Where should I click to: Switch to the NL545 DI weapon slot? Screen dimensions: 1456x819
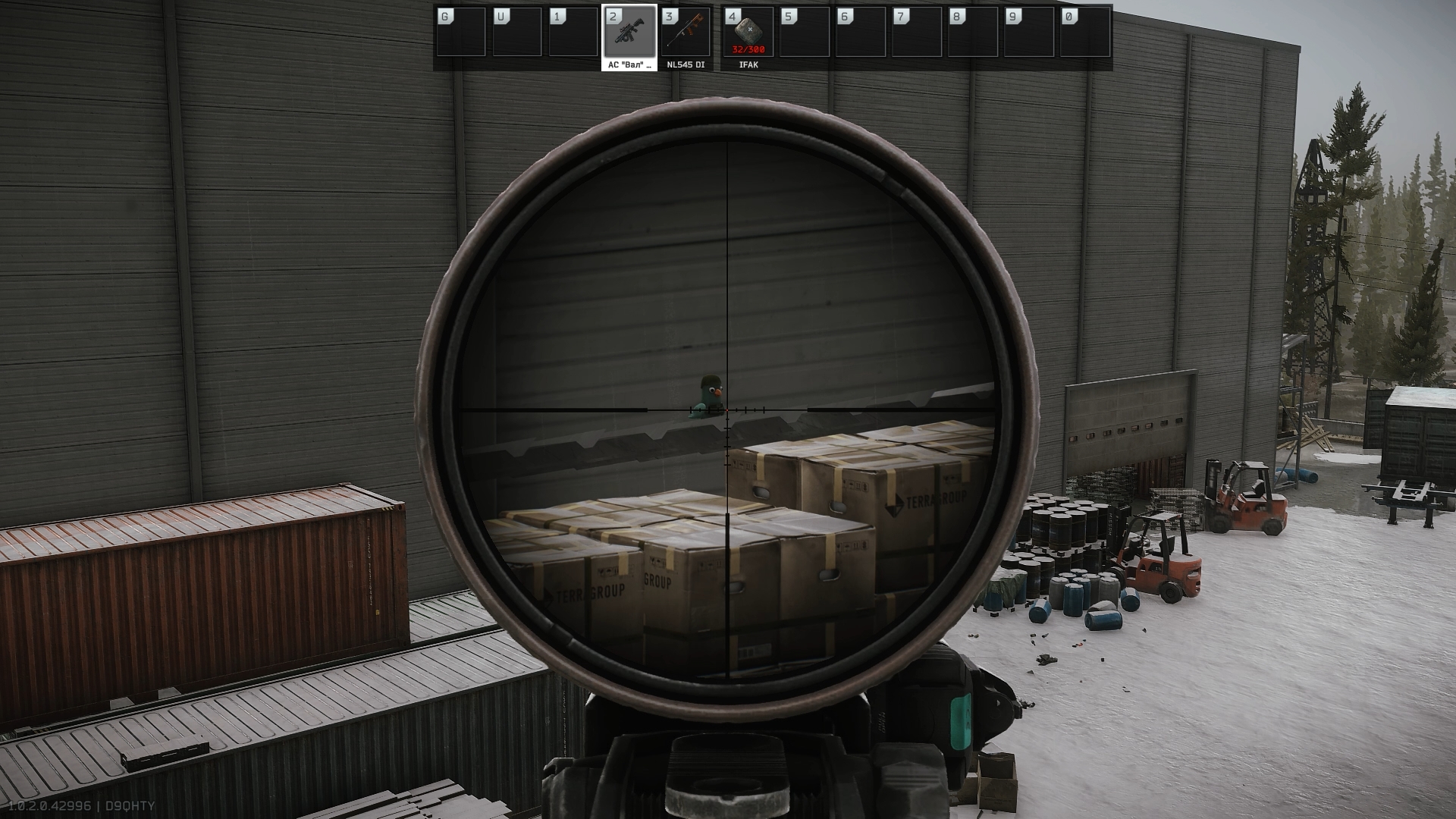[686, 32]
